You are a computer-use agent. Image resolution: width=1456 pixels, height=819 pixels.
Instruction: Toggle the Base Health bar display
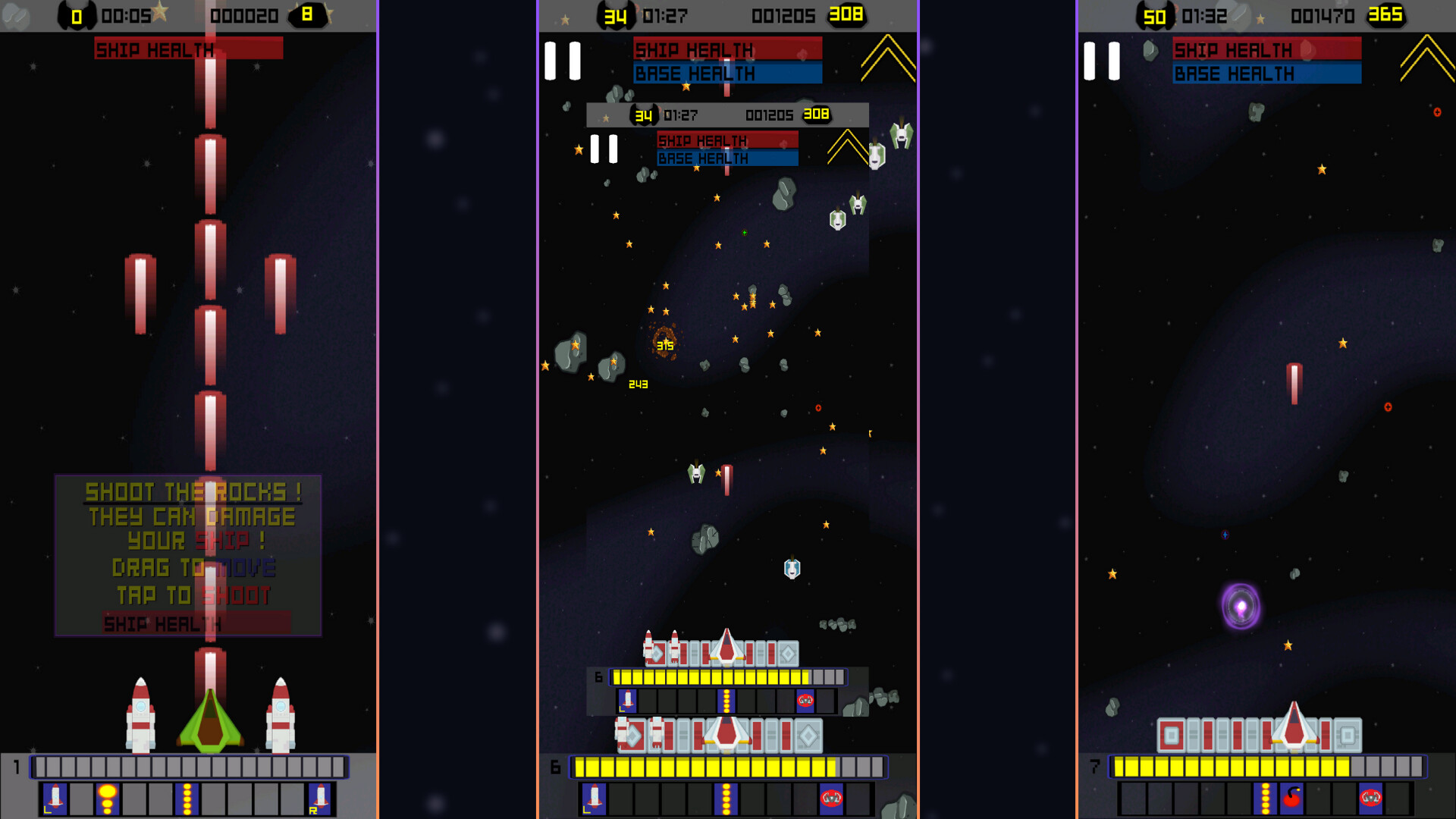1266,74
